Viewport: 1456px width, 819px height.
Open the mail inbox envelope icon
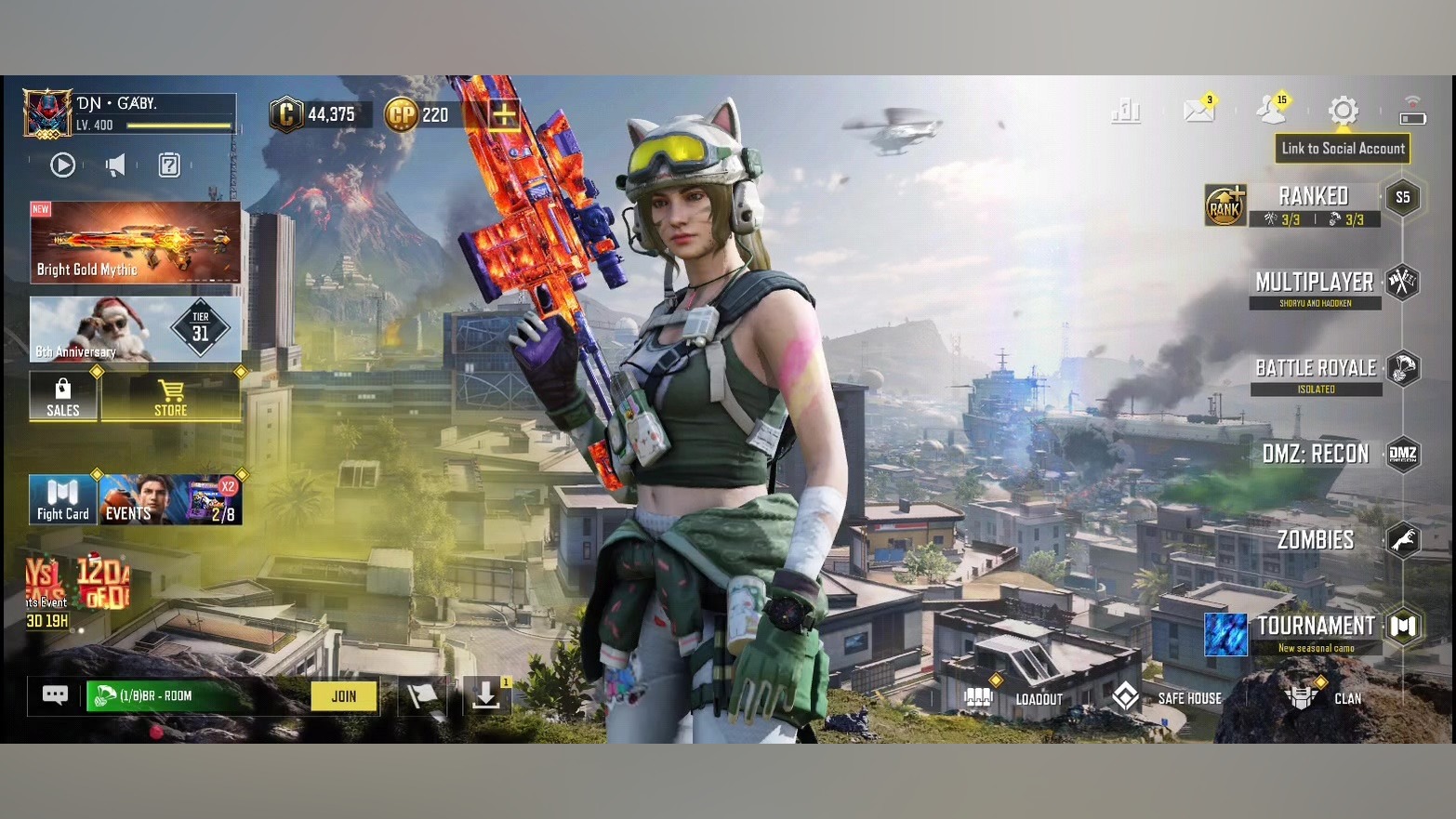[1198, 111]
